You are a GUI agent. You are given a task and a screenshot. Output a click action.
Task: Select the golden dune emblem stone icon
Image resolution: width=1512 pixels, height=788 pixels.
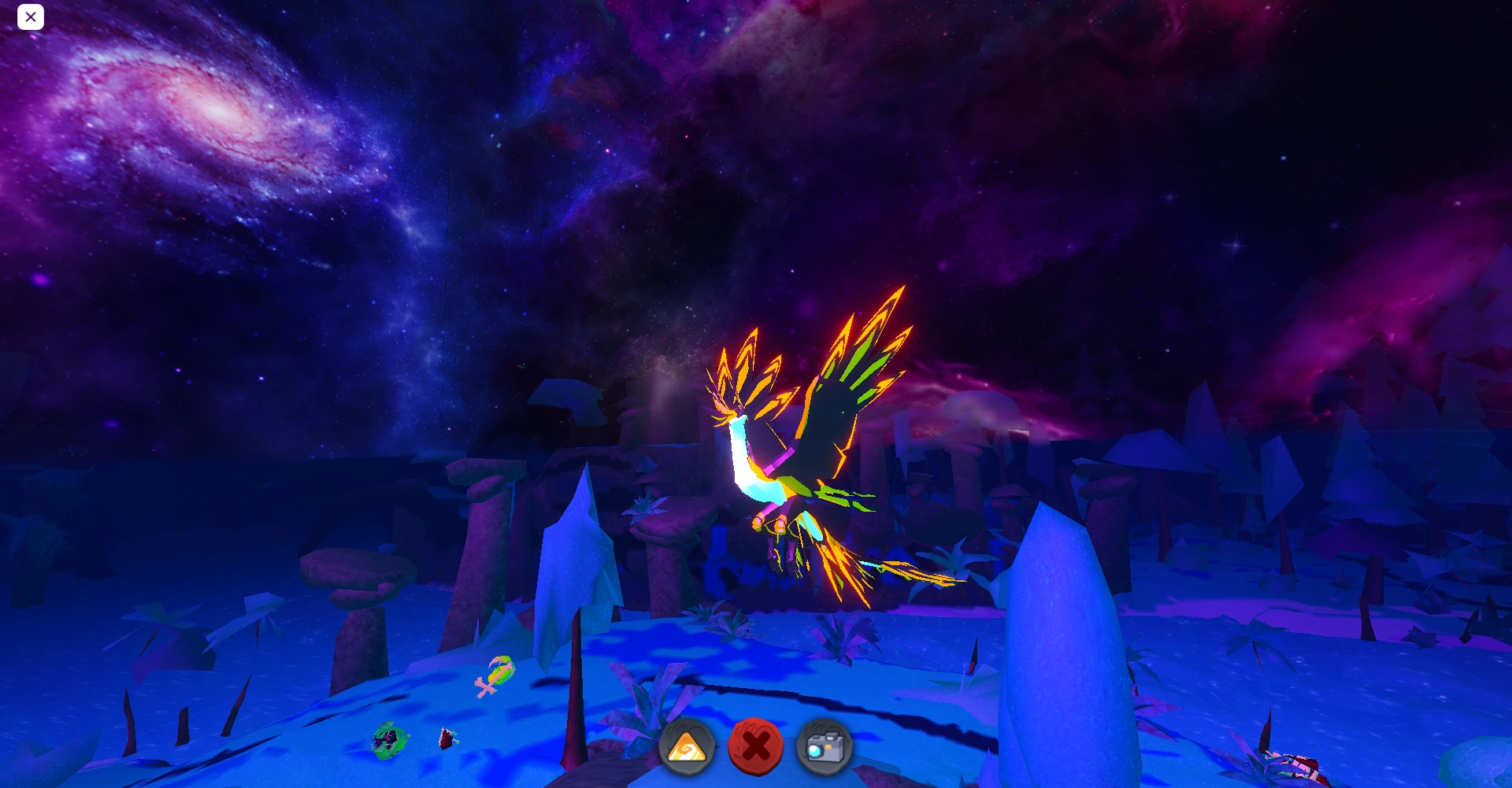(687, 747)
